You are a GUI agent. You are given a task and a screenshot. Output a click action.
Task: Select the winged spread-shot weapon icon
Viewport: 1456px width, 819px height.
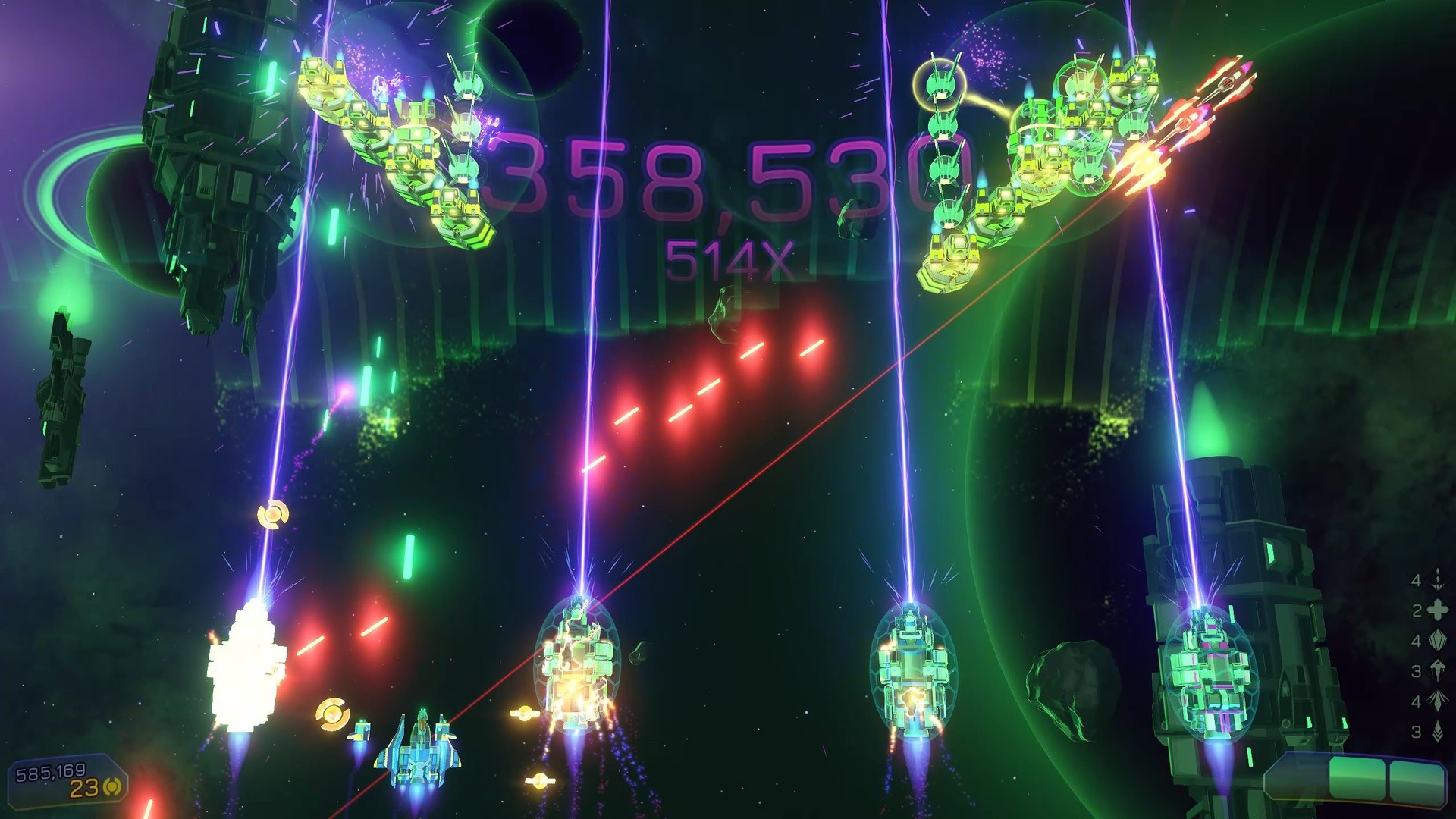1437,699
